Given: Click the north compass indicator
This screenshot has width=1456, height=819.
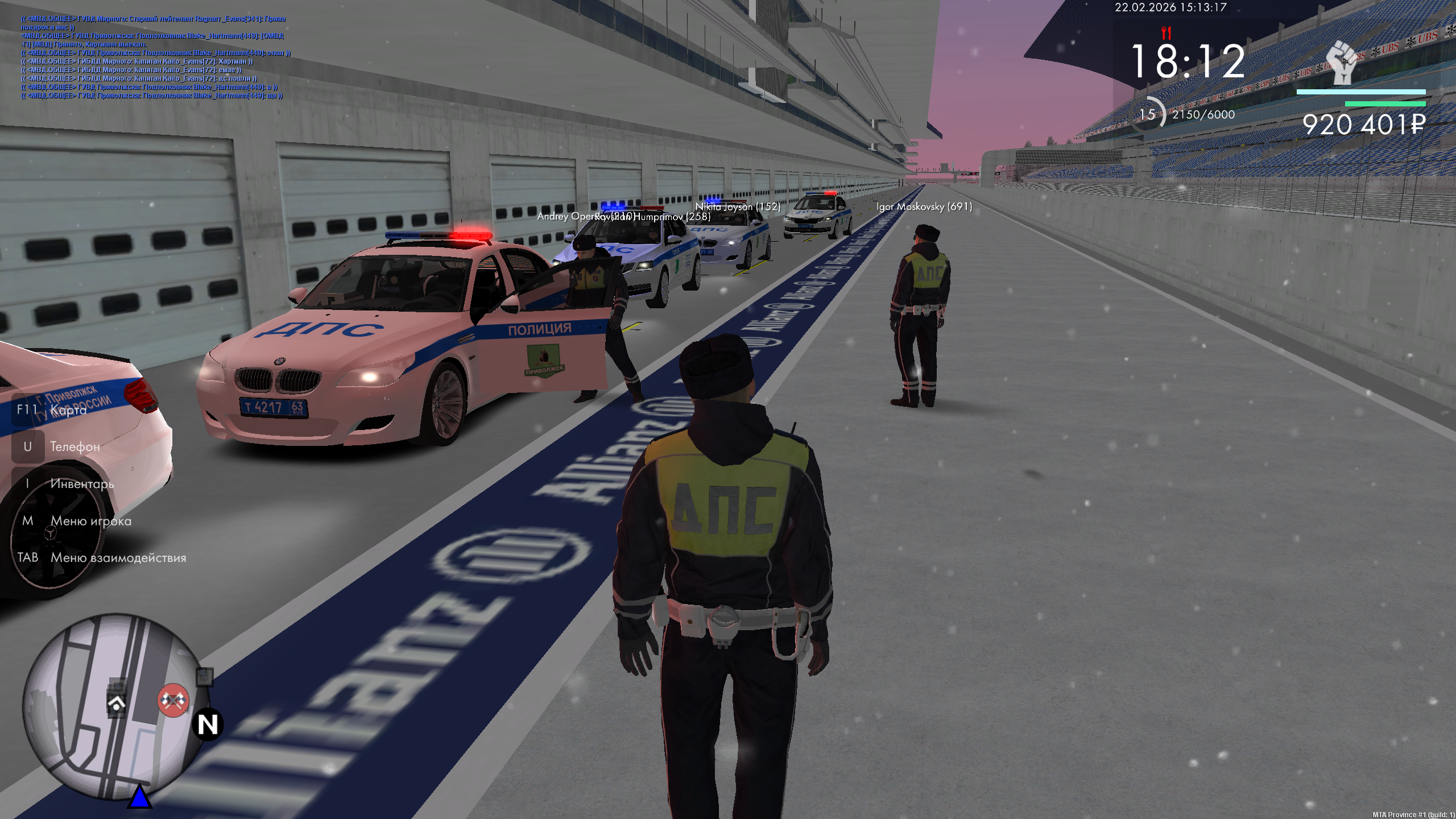Looking at the screenshot, I should (x=208, y=725).
